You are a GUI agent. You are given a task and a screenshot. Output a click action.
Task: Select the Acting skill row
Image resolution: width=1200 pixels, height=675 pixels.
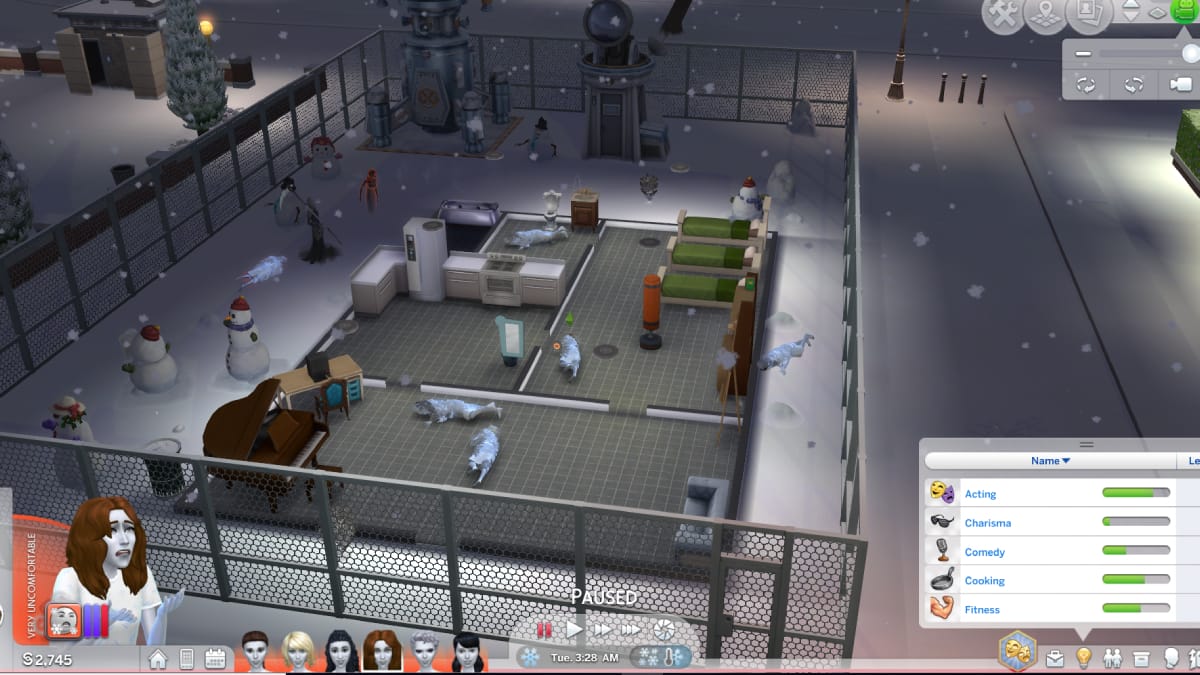click(1048, 493)
